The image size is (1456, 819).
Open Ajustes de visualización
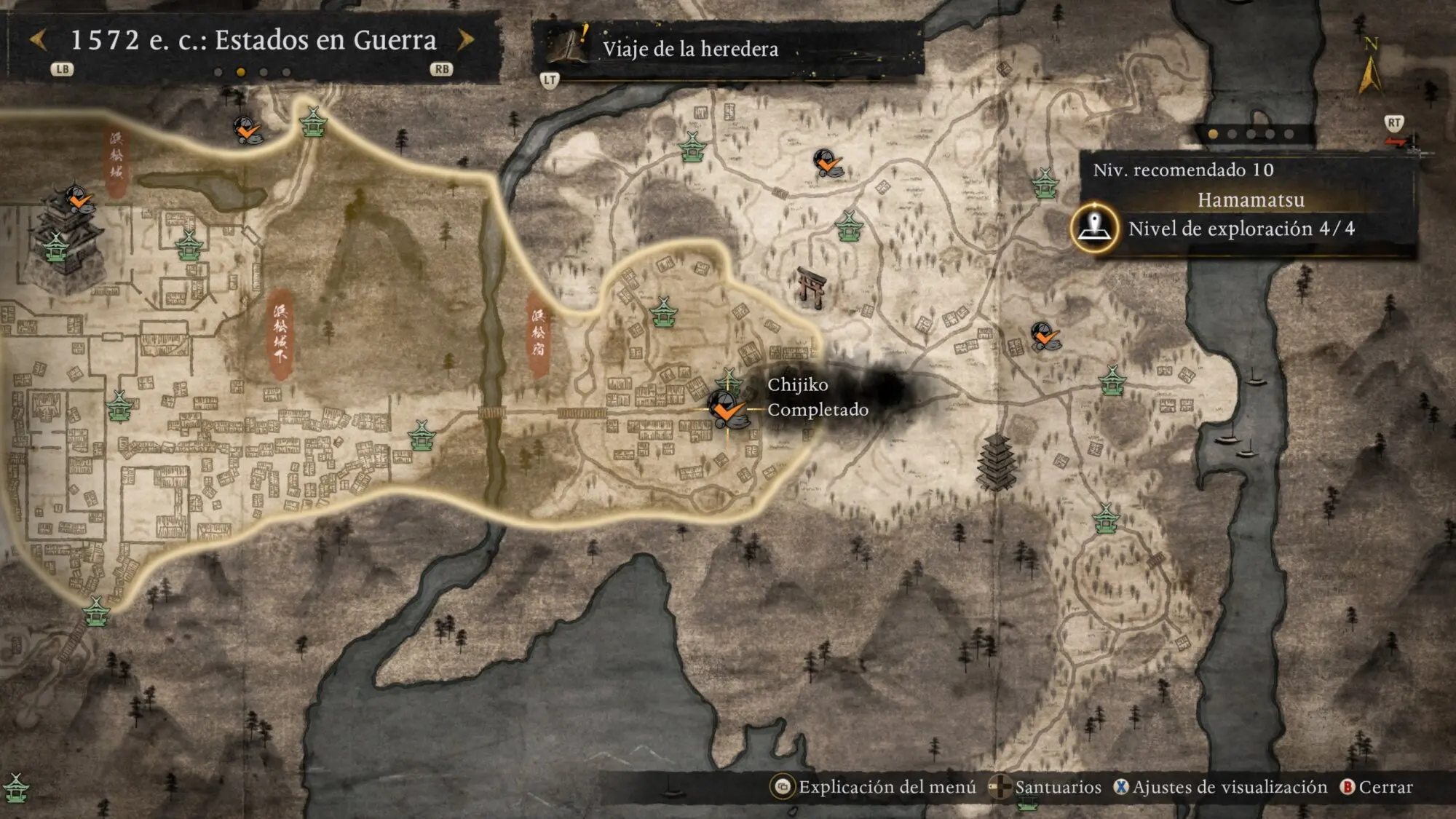coord(1221,787)
